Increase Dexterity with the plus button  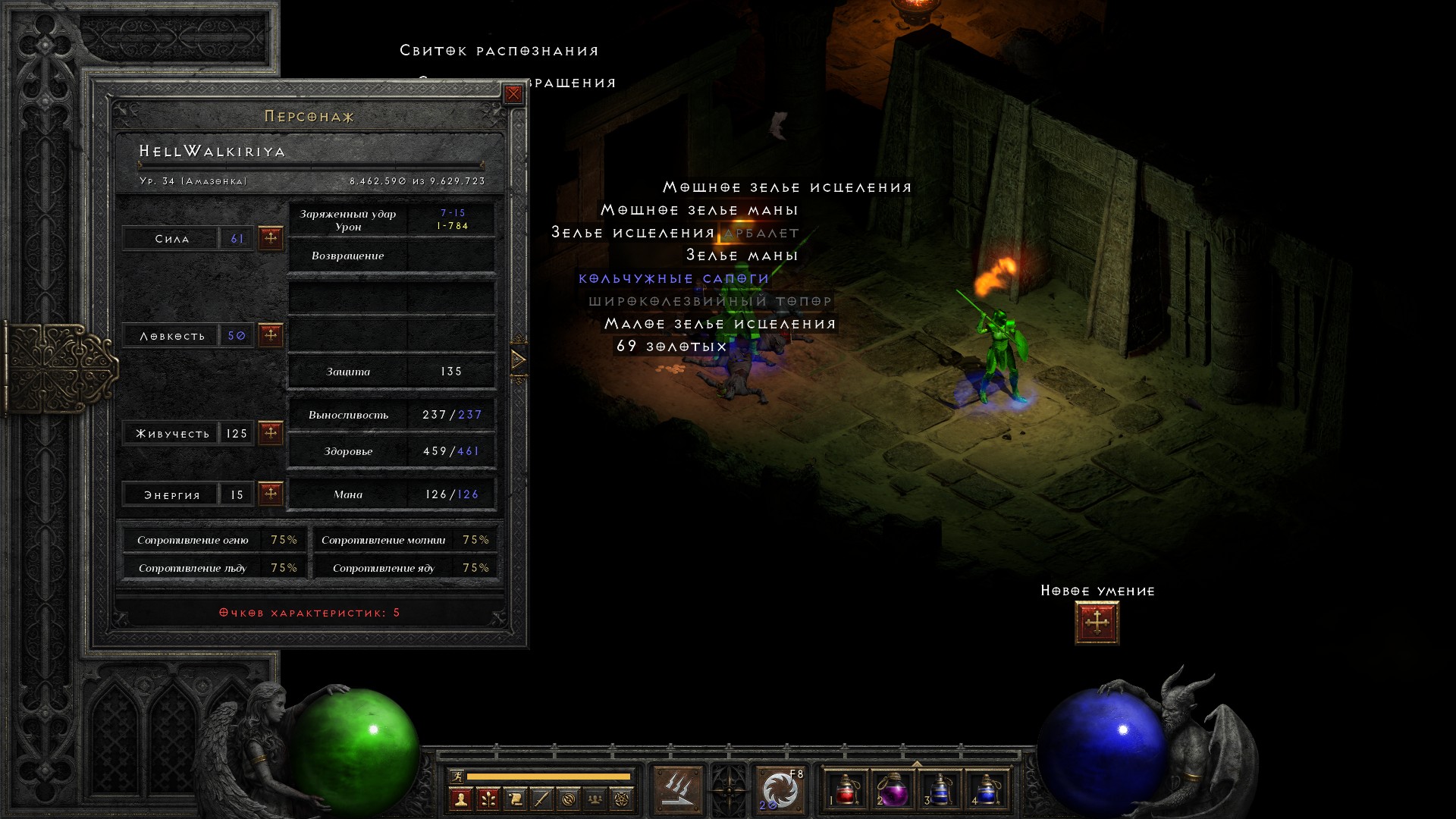(271, 334)
